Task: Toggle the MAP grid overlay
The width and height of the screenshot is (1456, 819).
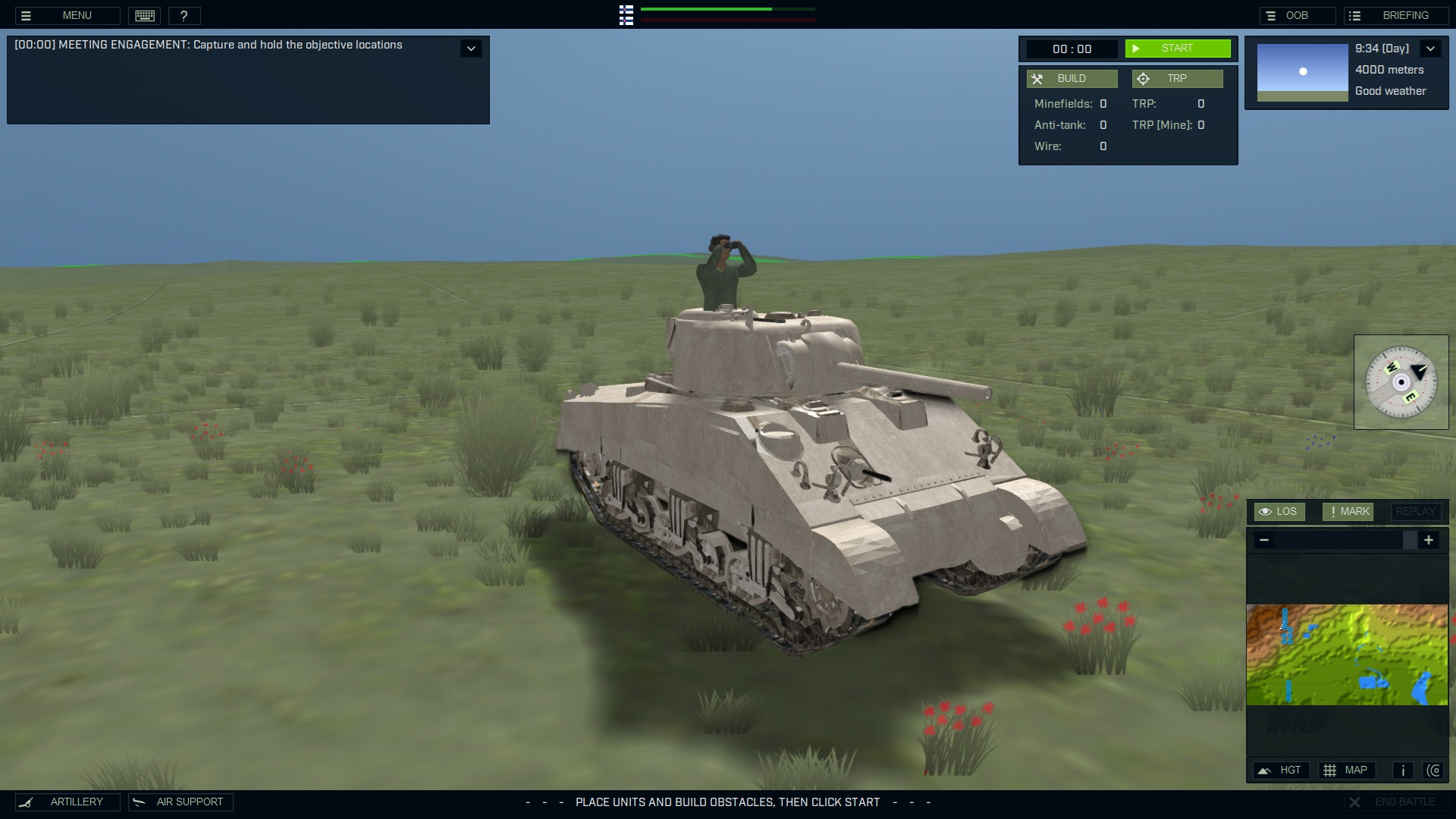Action: pyautogui.click(x=1348, y=770)
